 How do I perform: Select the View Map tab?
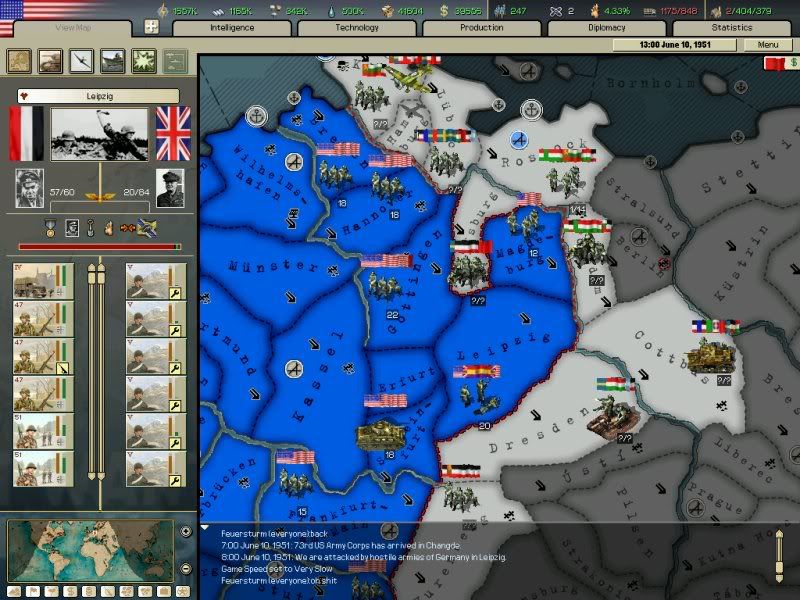click(x=68, y=28)
